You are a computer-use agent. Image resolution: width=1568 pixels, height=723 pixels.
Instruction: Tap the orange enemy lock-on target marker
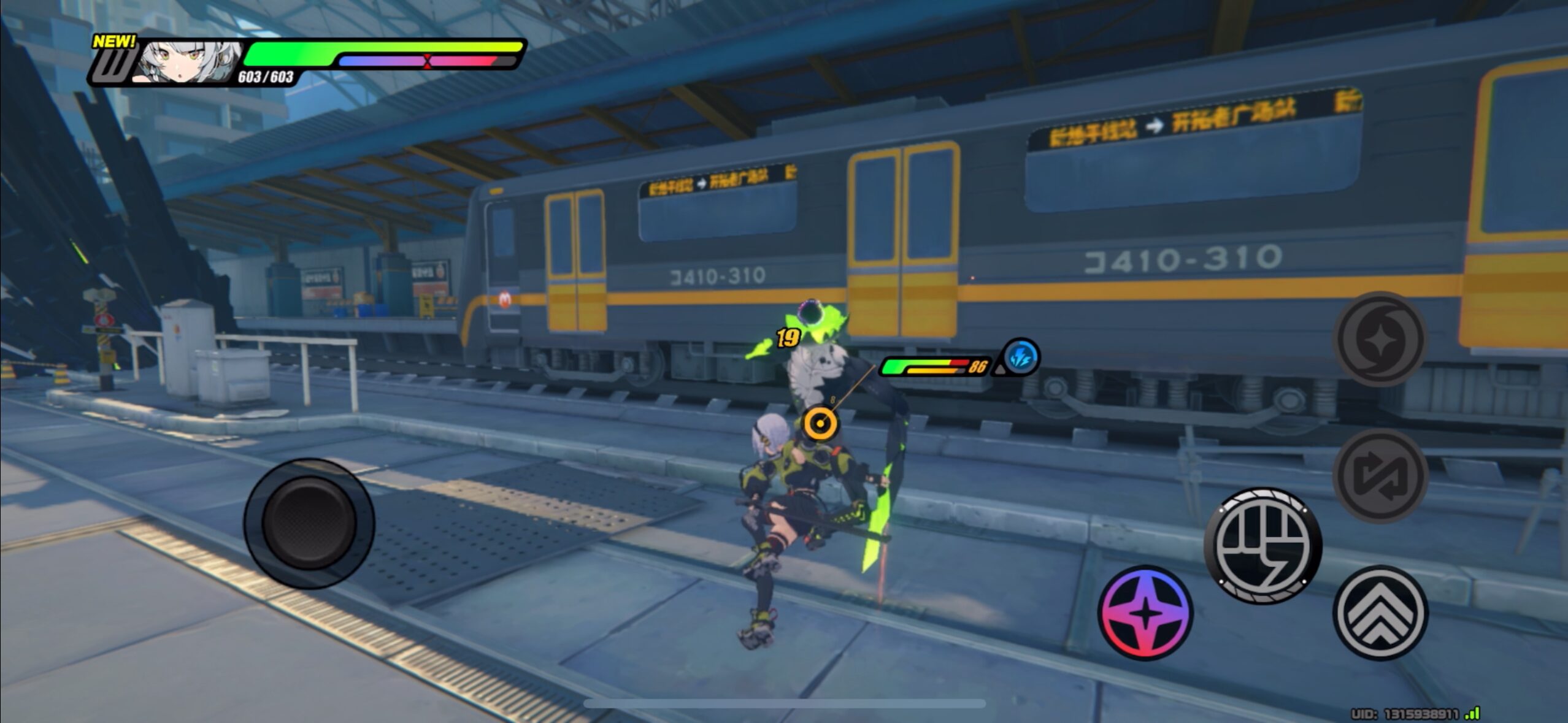coord(820,424)
